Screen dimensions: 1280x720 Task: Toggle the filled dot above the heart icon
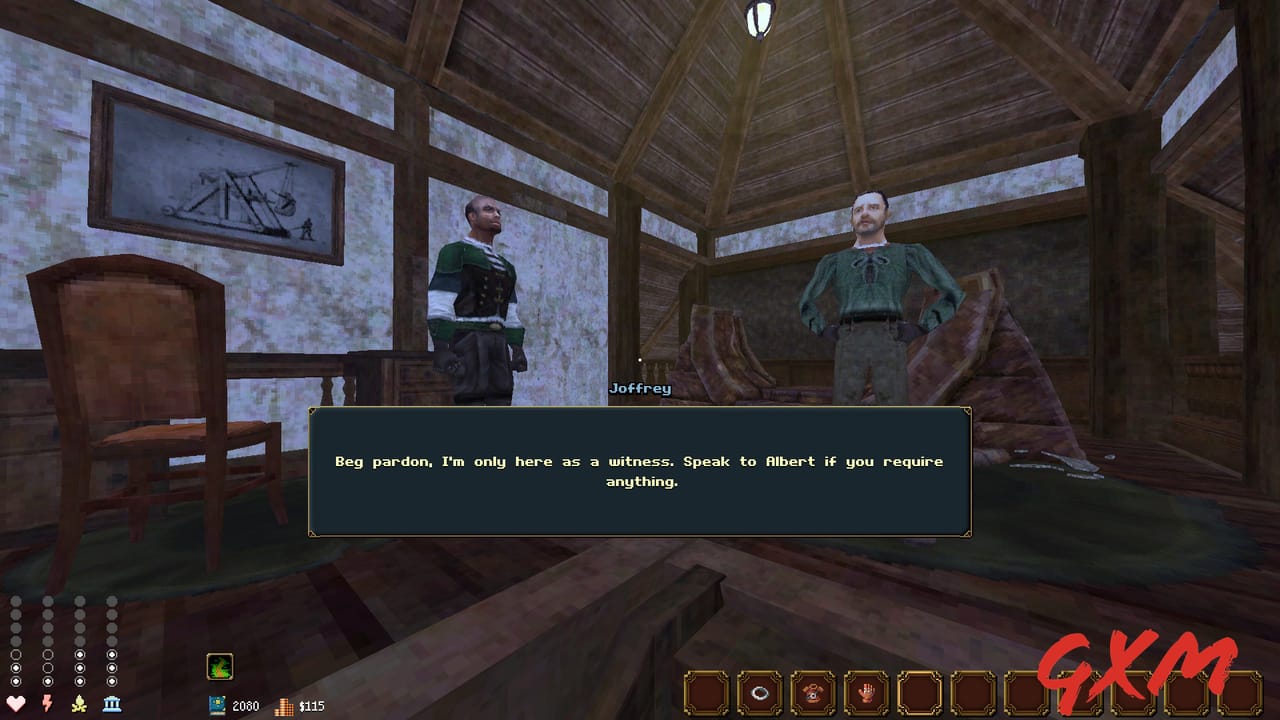click(15, 668)
